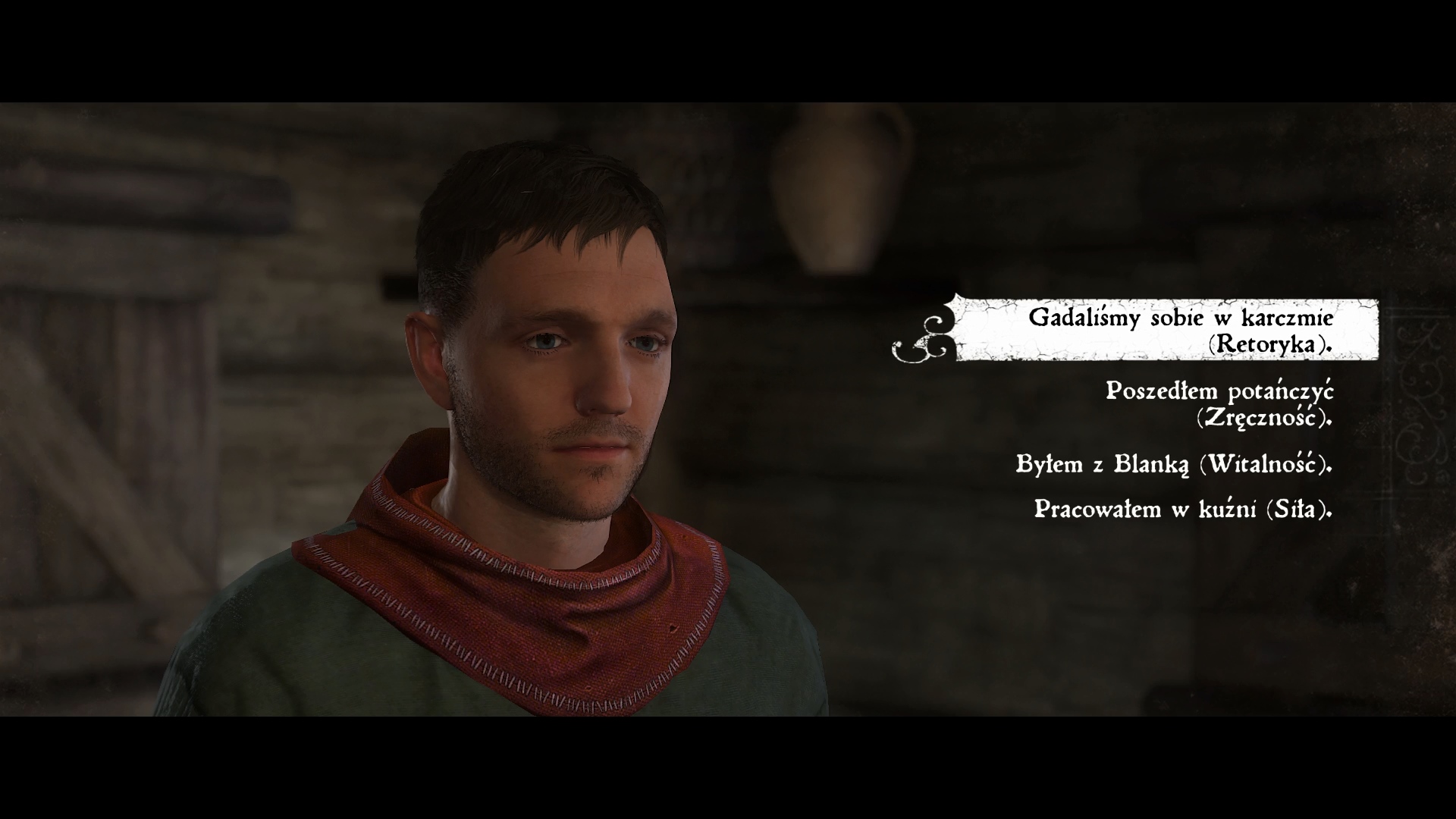The width and height of the screenshot is (1456, 819).
Task: Pick the 'Byłem z Blanką (Witalność)' answer
Action: coord(1173,464)
